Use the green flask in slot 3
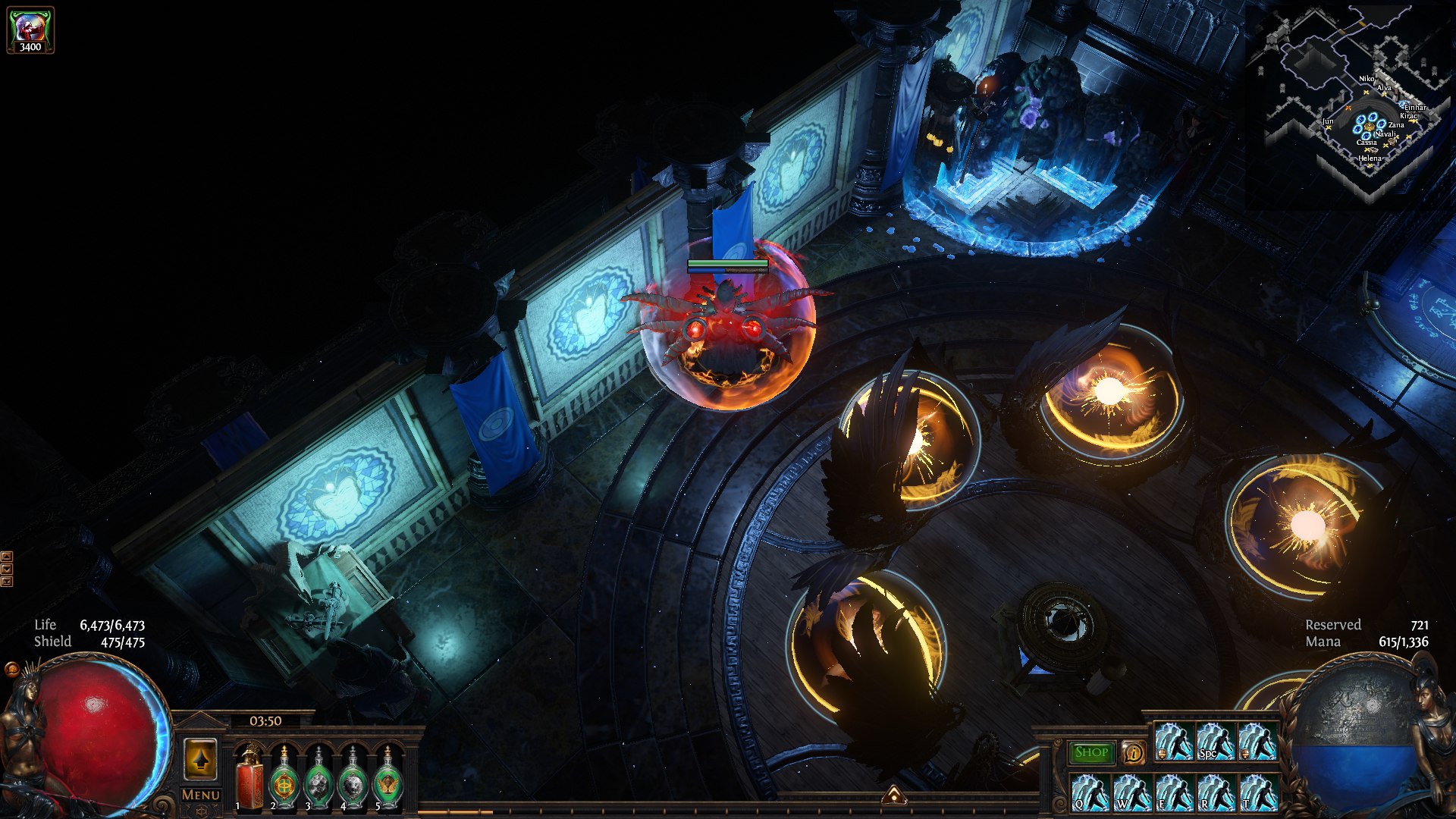This screenshot has height=819, width=1456. pos(318,779)
